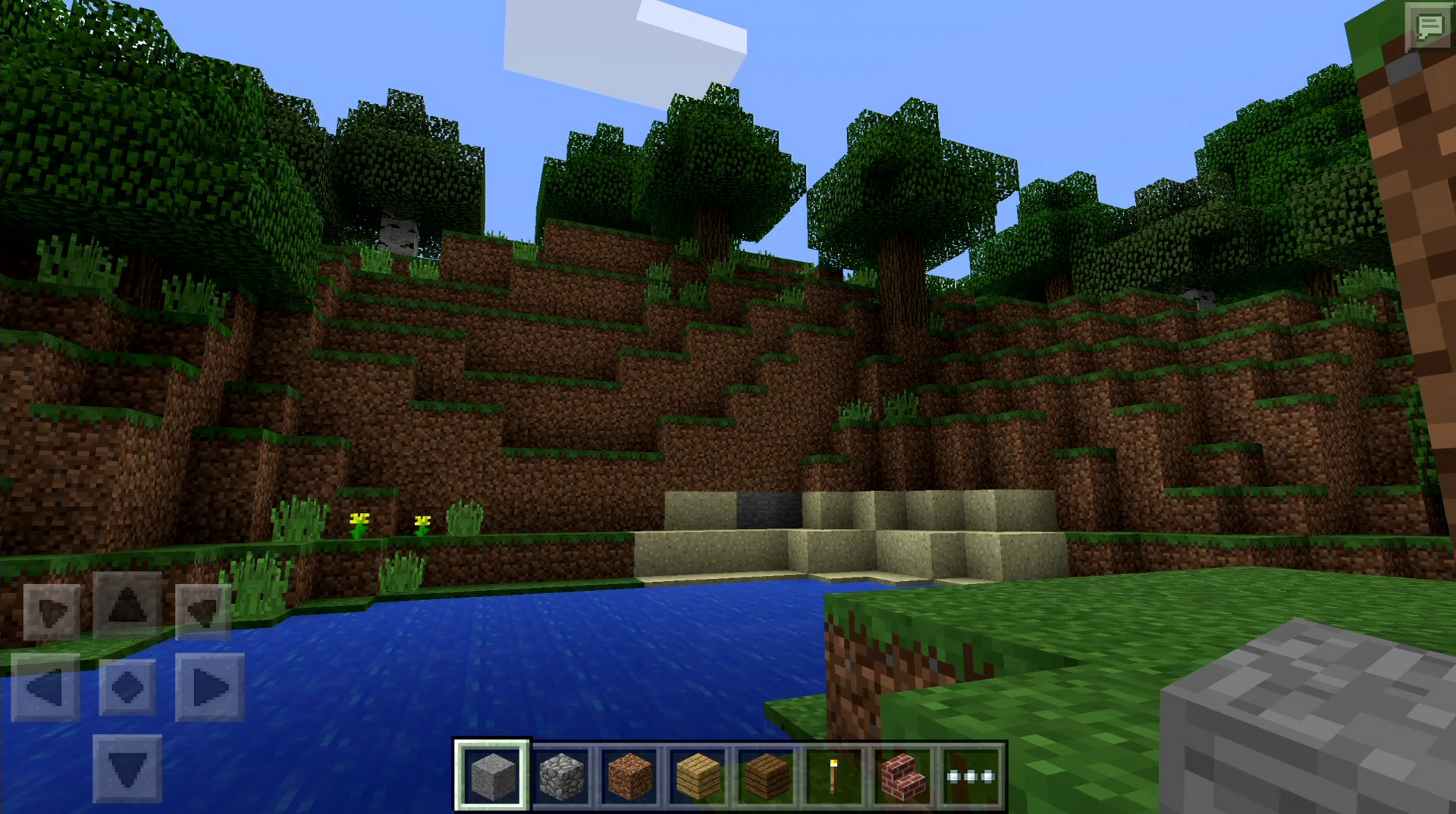
Task: Click the strafe left arrow button
Action: pyautogui.click(x=45, y=687)
